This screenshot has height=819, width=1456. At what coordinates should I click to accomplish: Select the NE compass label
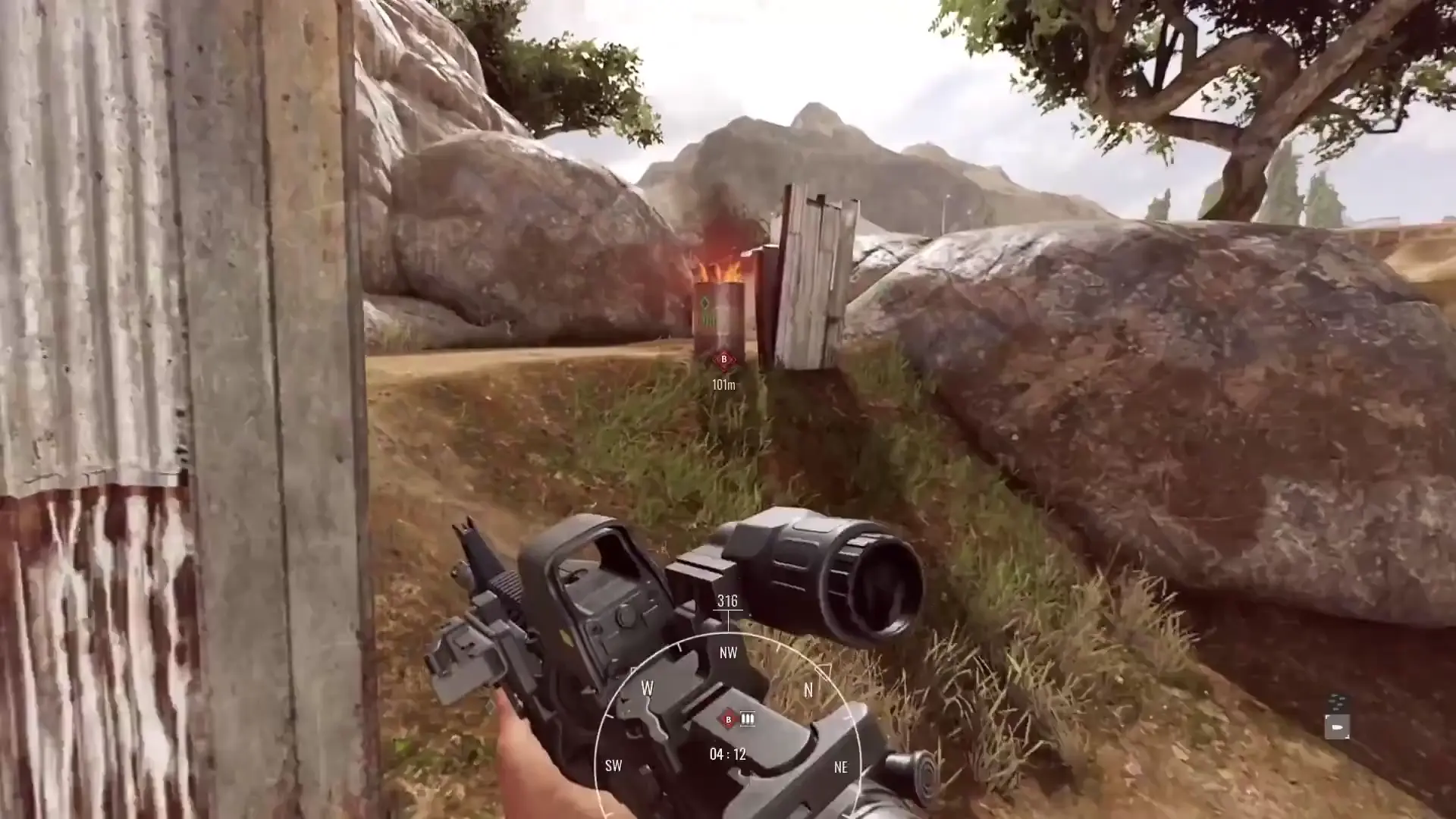pos(841,767)
